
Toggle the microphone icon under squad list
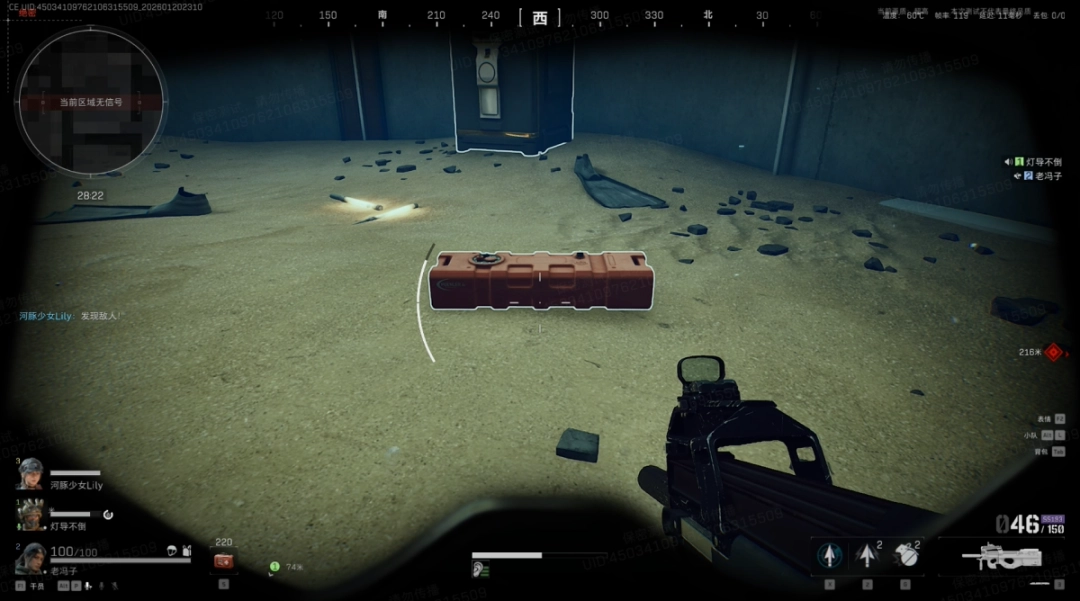88,586
